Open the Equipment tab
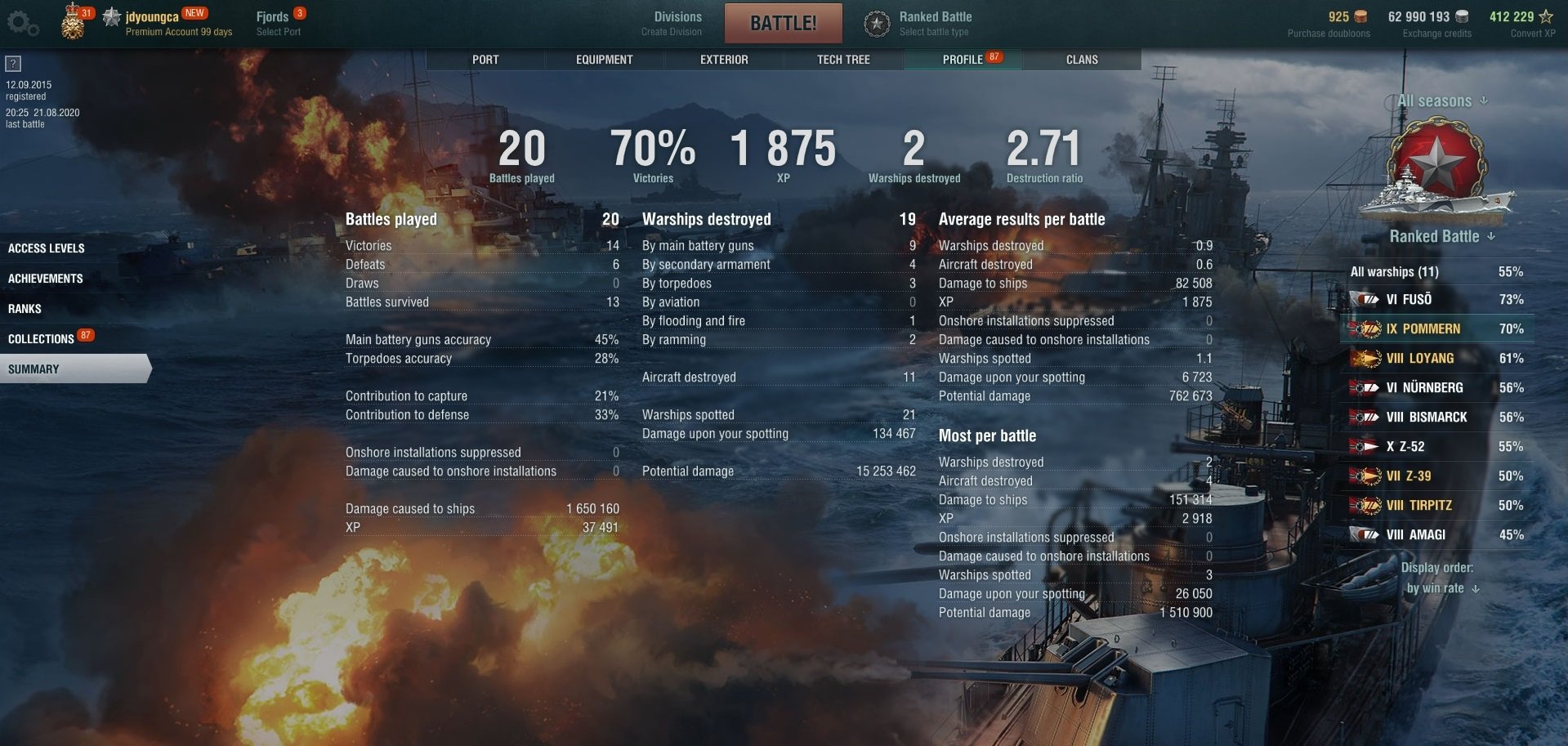The width and height of the screenshot is (1568, 746). point(604,60)
